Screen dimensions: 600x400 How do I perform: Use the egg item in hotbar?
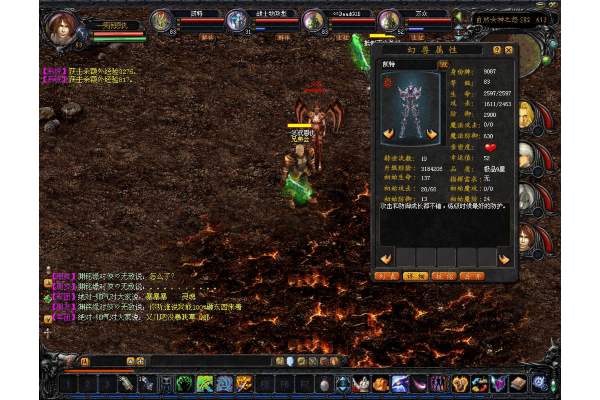tap(323, 383)
